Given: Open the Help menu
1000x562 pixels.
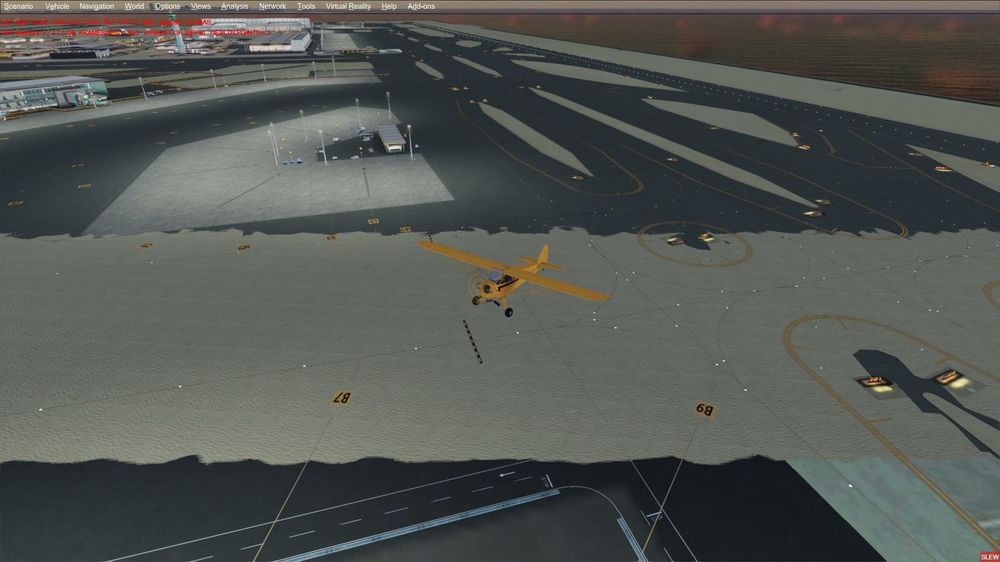Looking at the screenshot, I should 389,6.
